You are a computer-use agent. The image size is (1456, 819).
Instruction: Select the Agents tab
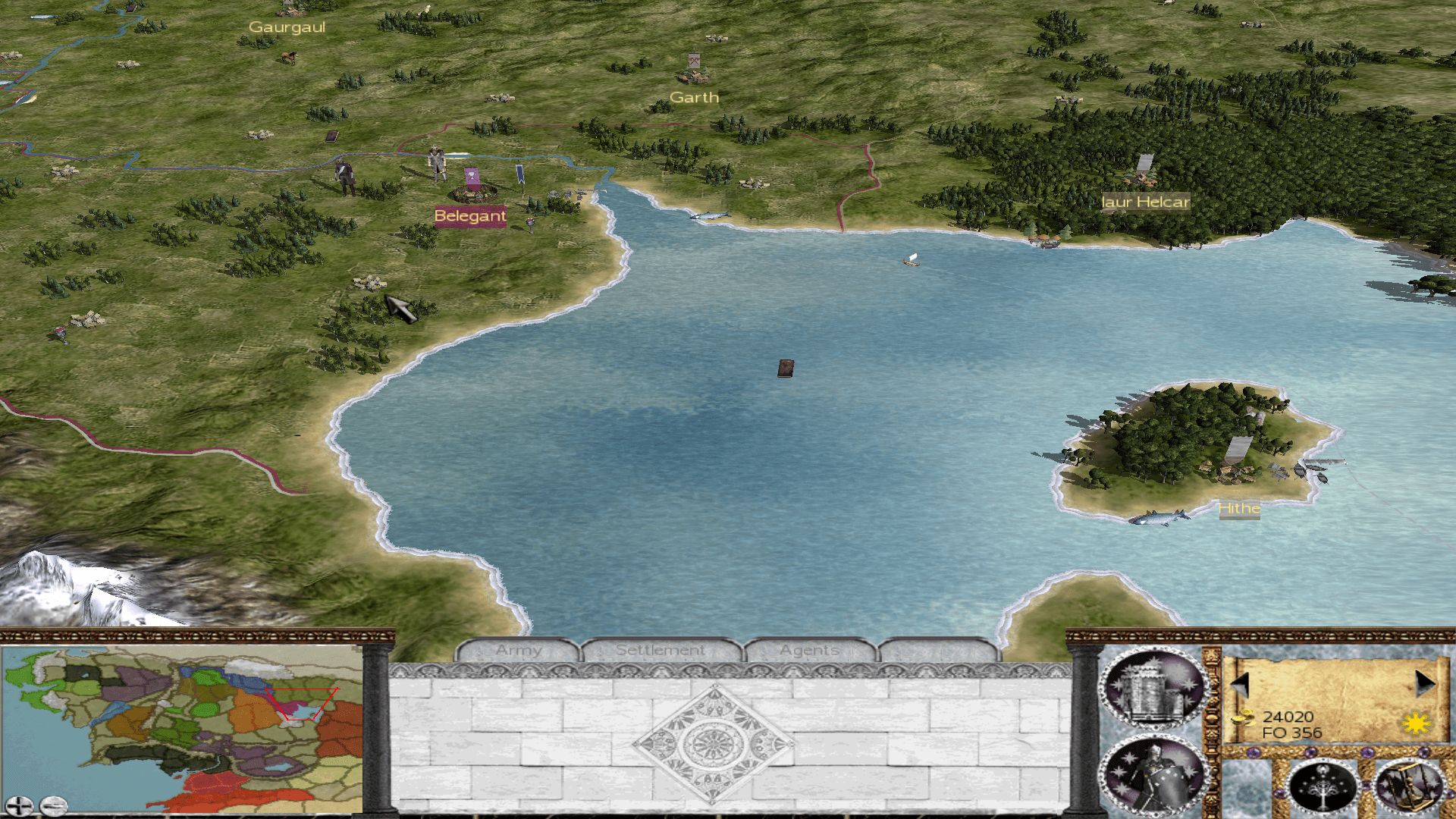pos(809,651)
